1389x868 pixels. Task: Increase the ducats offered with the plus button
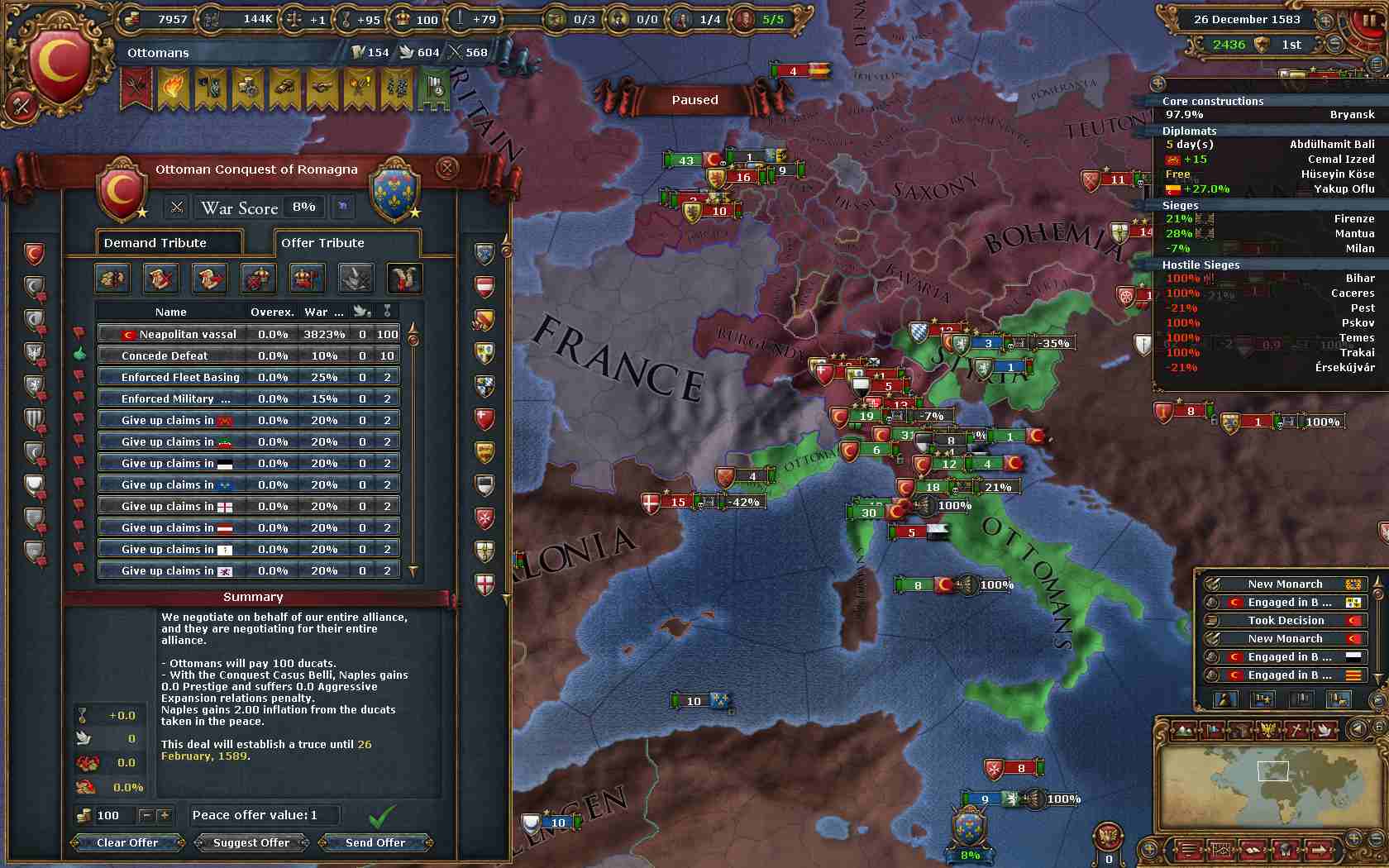pos(164,815)
